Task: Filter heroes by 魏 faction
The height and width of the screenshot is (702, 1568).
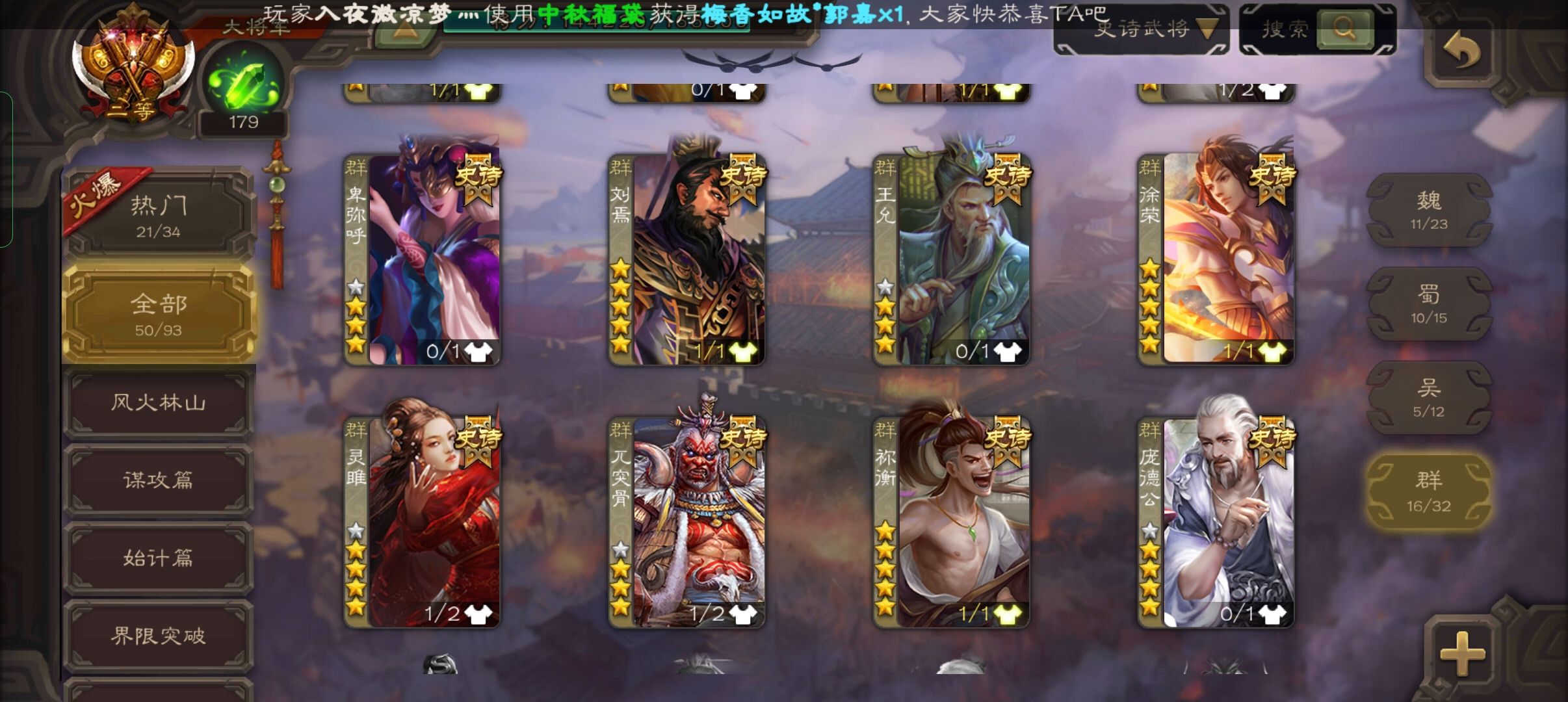Action: click(x=1428, y=210)
